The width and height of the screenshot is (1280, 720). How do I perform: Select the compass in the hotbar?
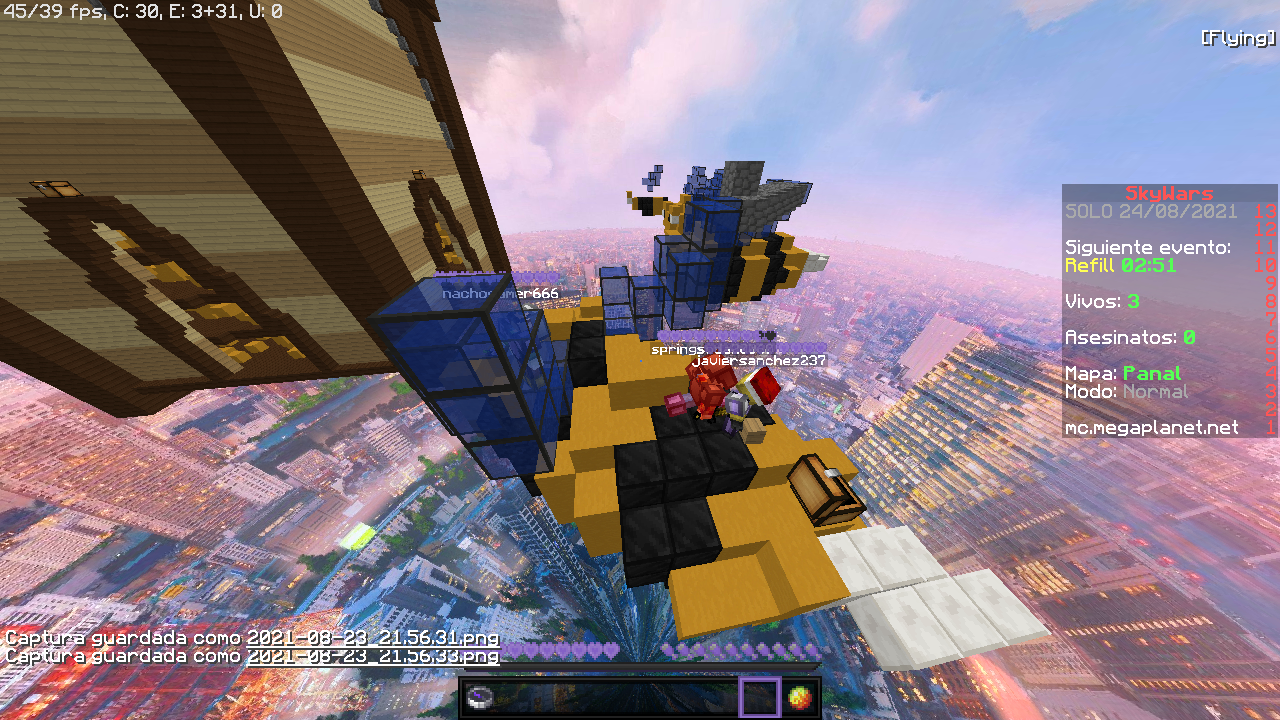click(x=480, y=698)
